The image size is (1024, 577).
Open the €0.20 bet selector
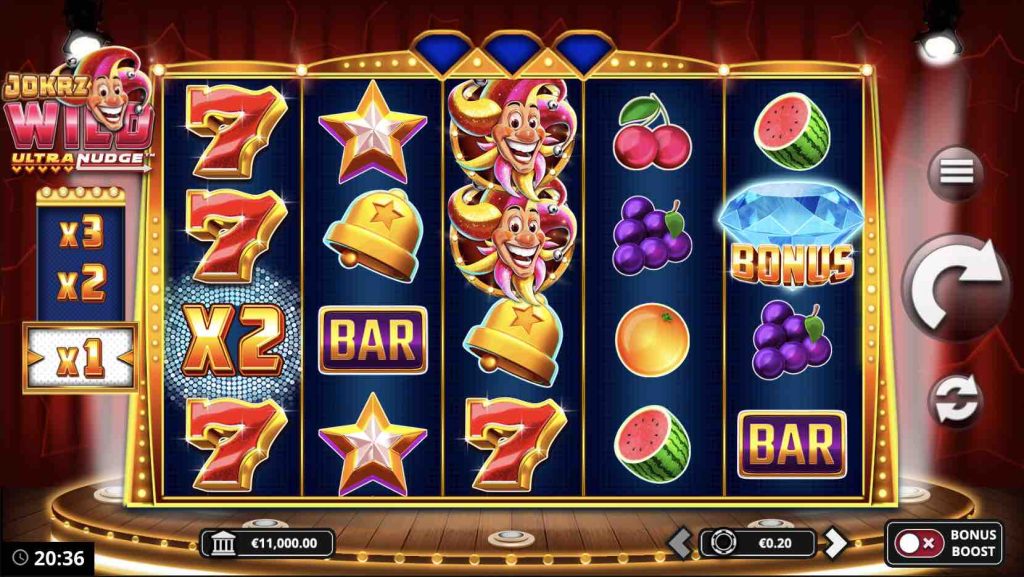pos(758,543)
